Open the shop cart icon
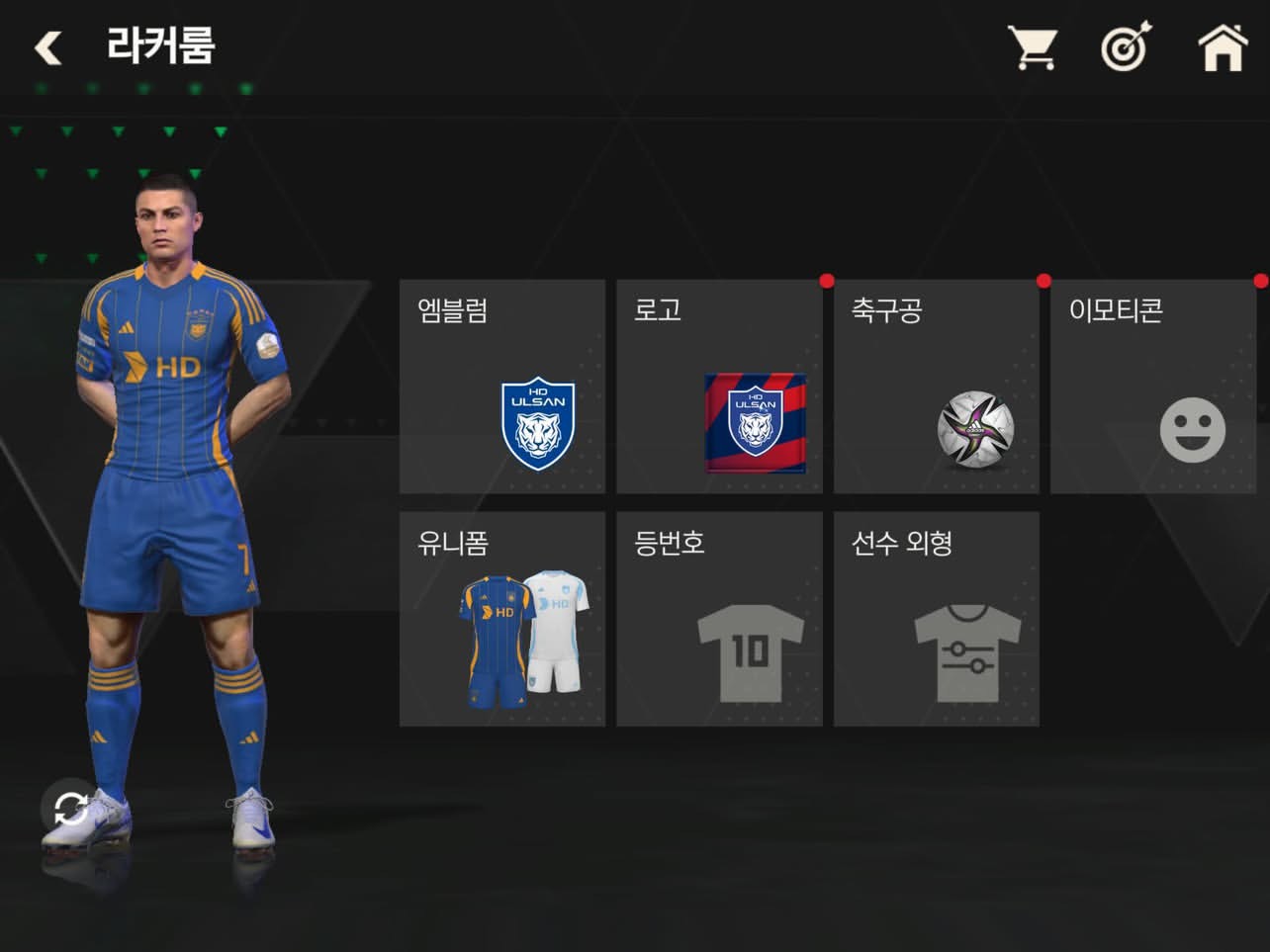Screen dimensions: 1270x952 click(1033, 47)
